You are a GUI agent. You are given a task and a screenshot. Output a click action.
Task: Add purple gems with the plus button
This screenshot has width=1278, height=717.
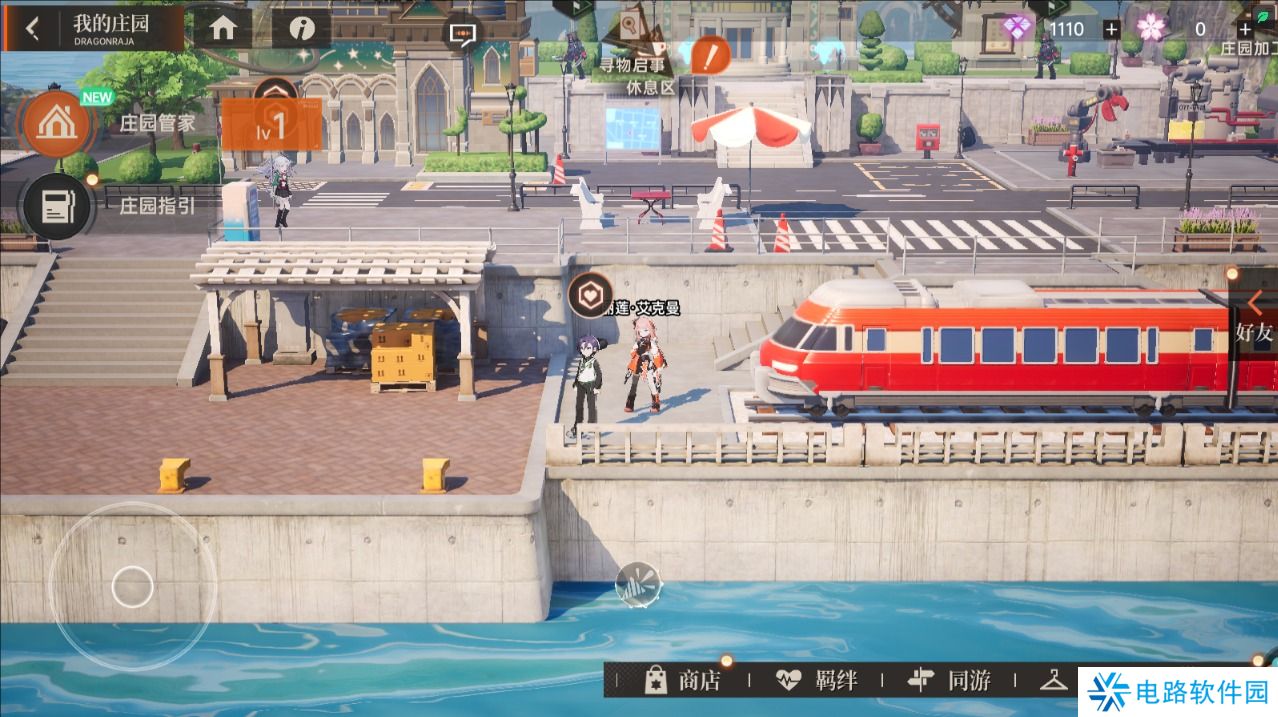click(x=1111, y=29)
